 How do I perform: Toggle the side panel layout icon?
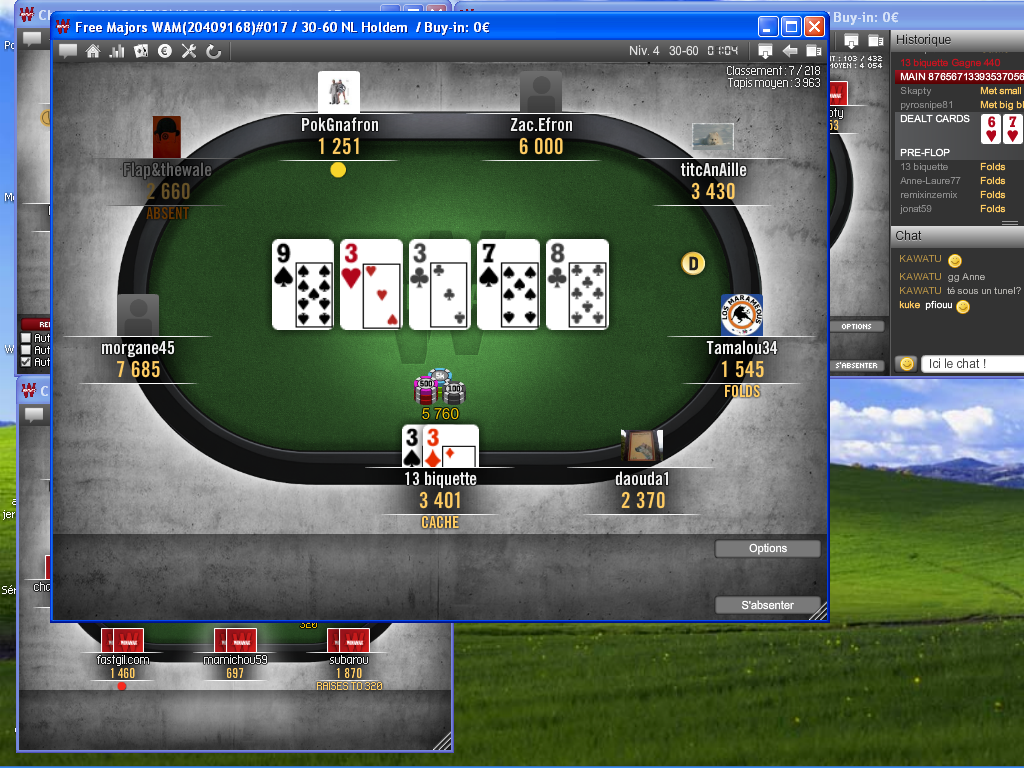(813, 51)
